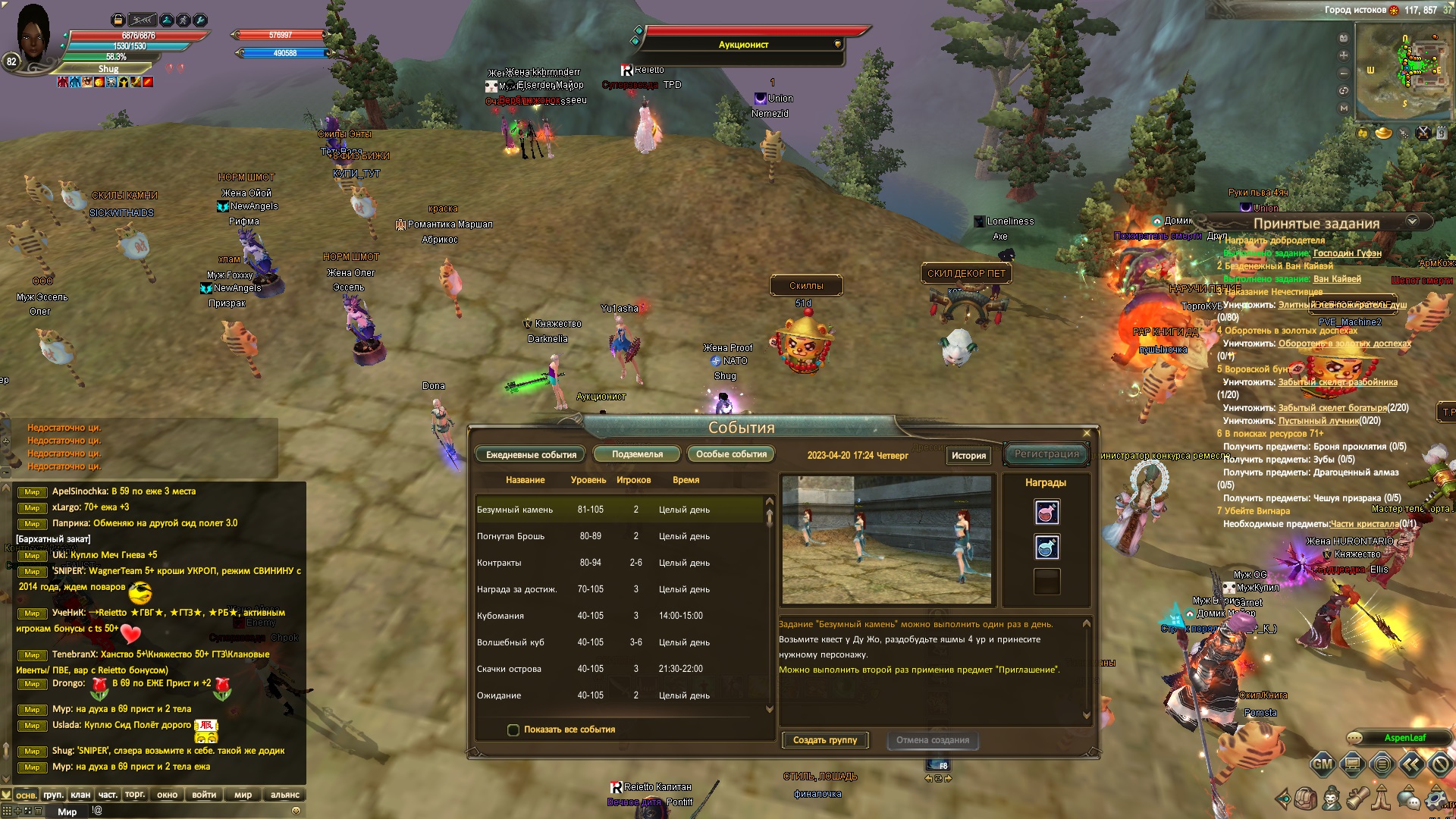Open the GM button menu
Screen dimensions: 1456x819
pos(1323,764)
